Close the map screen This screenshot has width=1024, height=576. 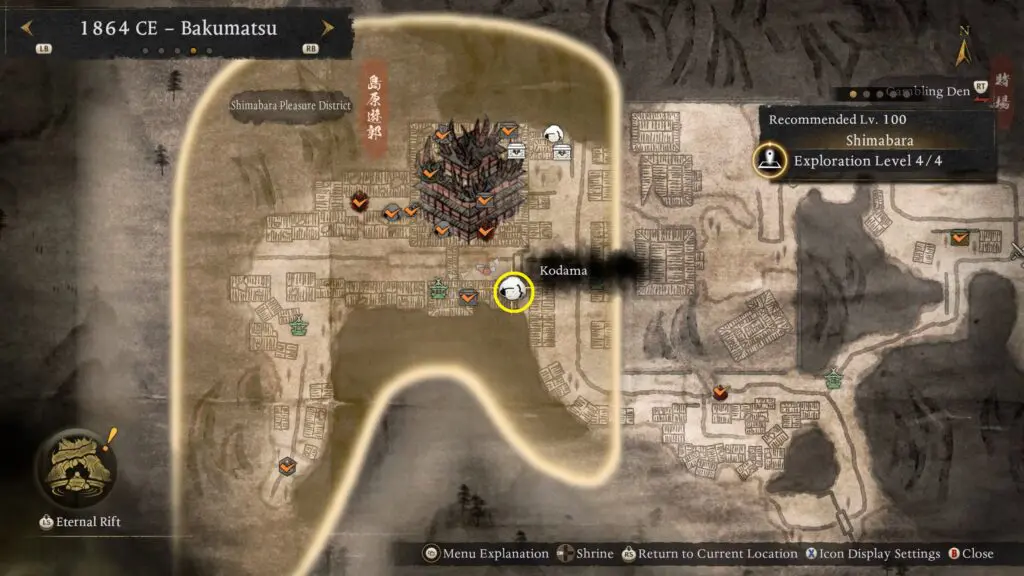[970, 553]
